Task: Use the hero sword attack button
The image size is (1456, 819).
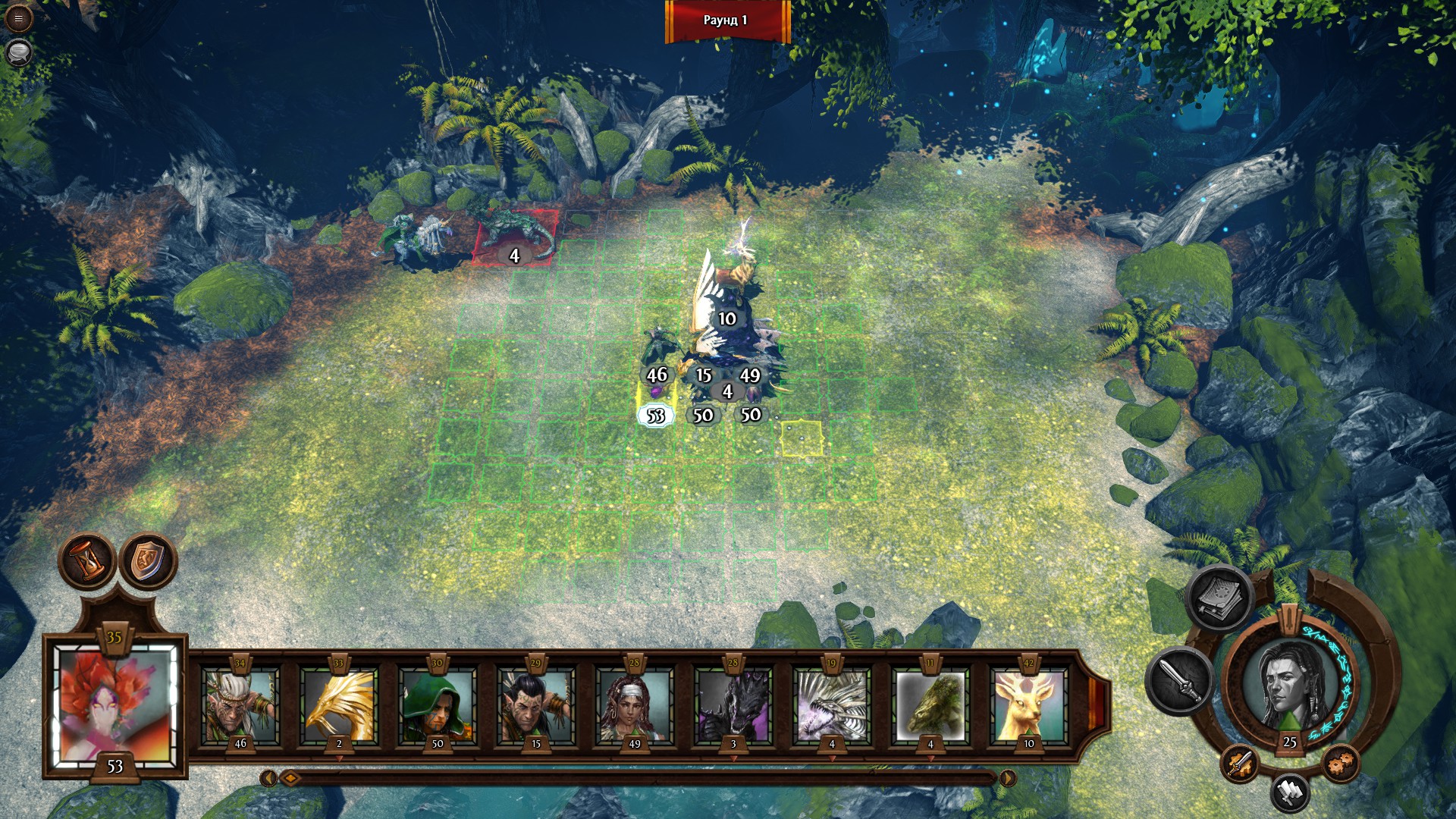Action: pos(1179,680)
